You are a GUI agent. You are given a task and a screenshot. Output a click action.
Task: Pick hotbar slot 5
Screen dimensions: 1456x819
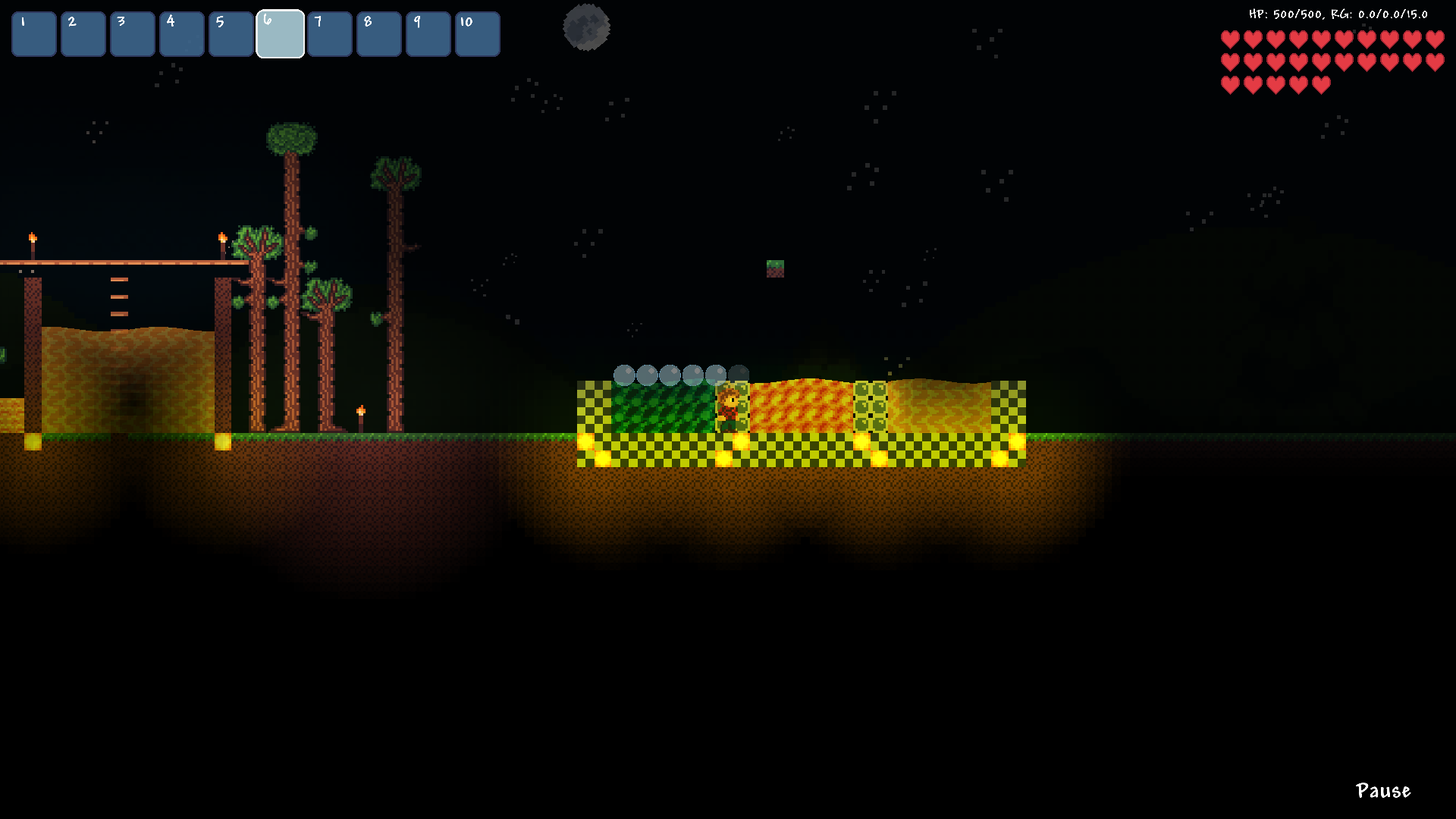pos(231,34)
